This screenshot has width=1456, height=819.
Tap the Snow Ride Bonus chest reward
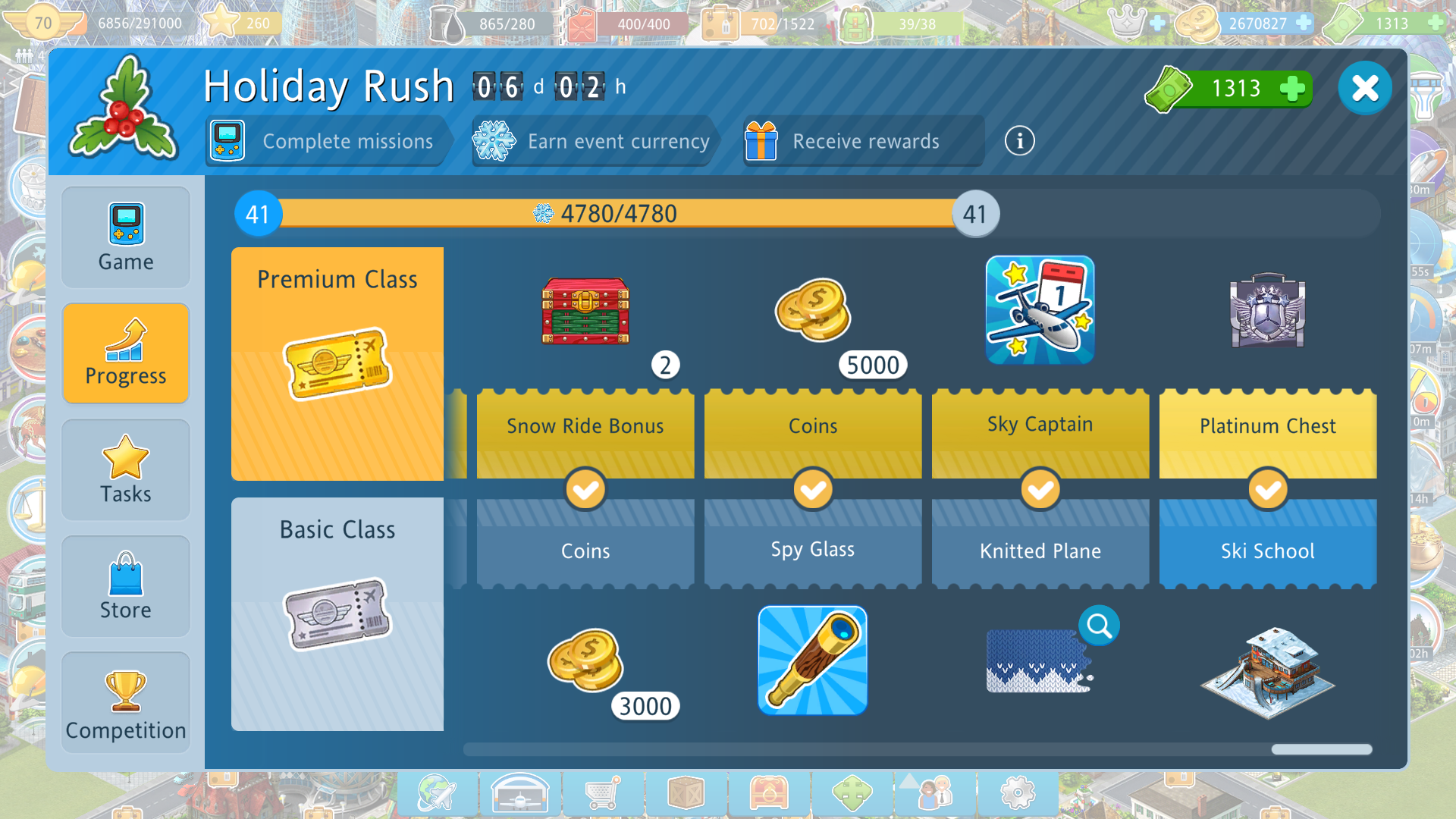585,311
